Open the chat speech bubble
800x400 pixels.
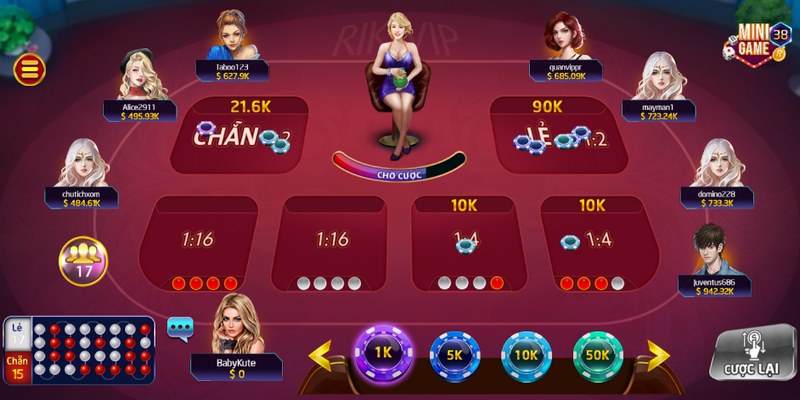180,327
